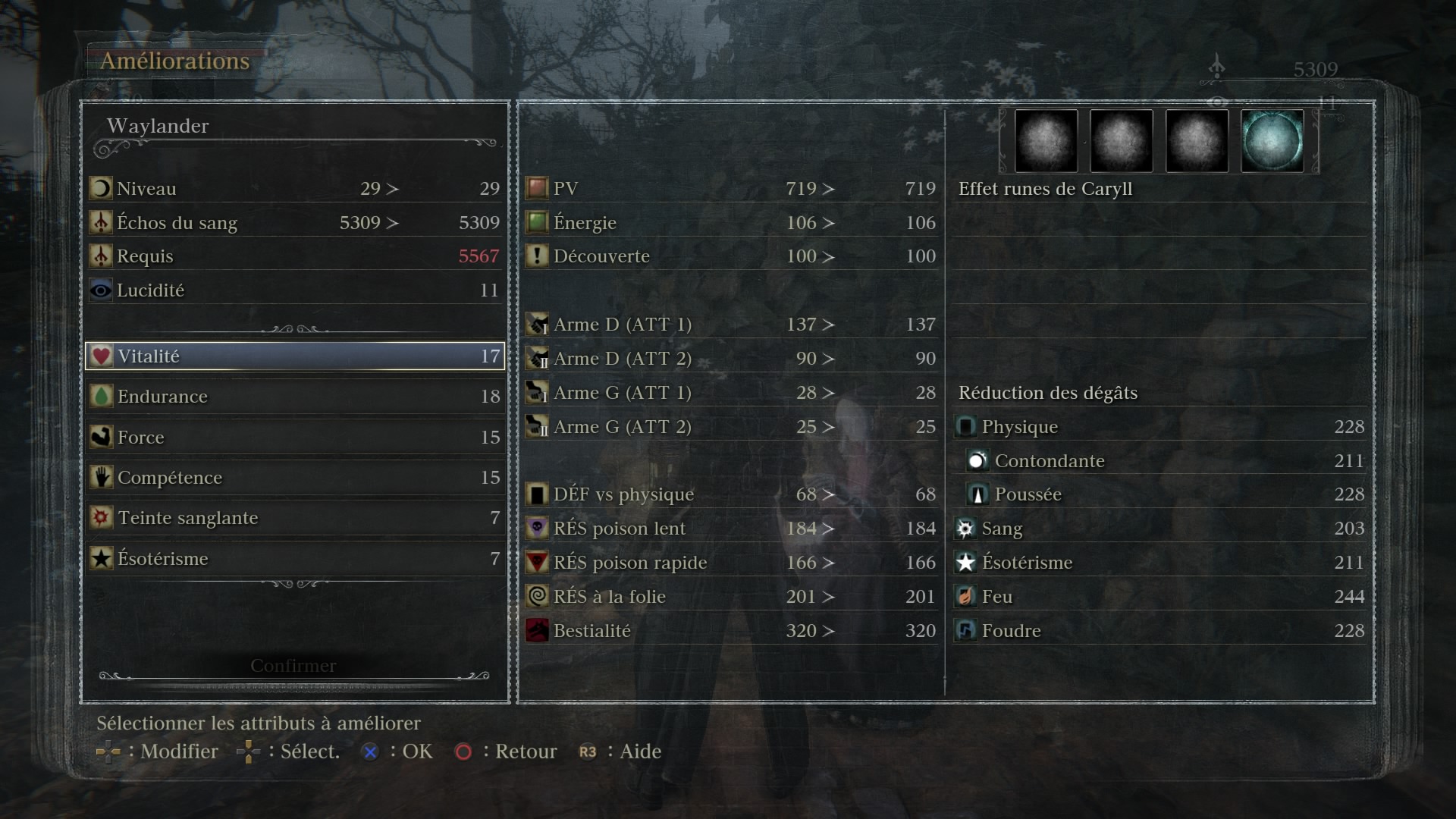Expand the PV value arrow
The width and height of the screenshot is (1456, 819).
(827, 188)
